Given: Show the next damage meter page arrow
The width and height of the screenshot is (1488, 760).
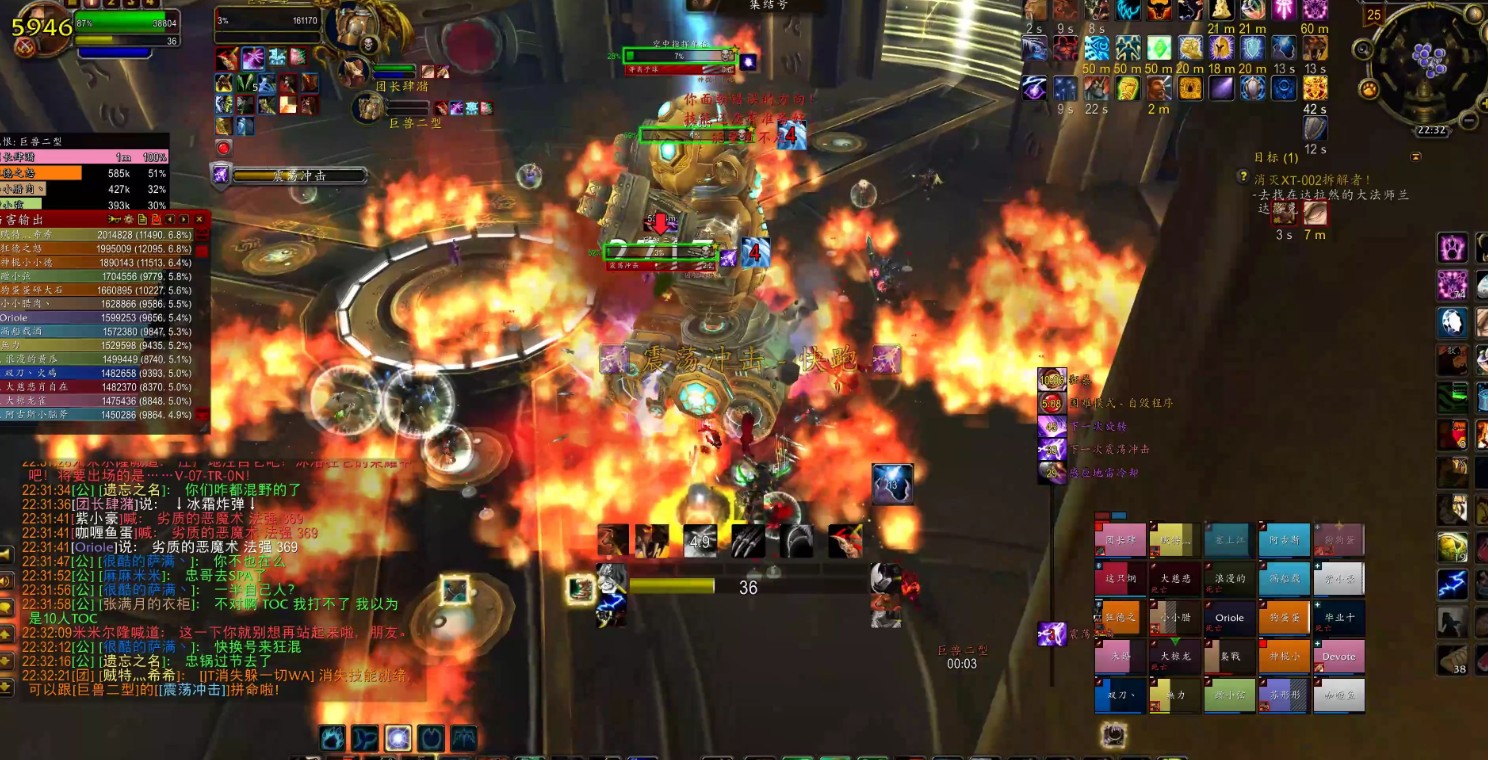Looking at the screenshot, I should pyautogui.click(x=184, y=219).
